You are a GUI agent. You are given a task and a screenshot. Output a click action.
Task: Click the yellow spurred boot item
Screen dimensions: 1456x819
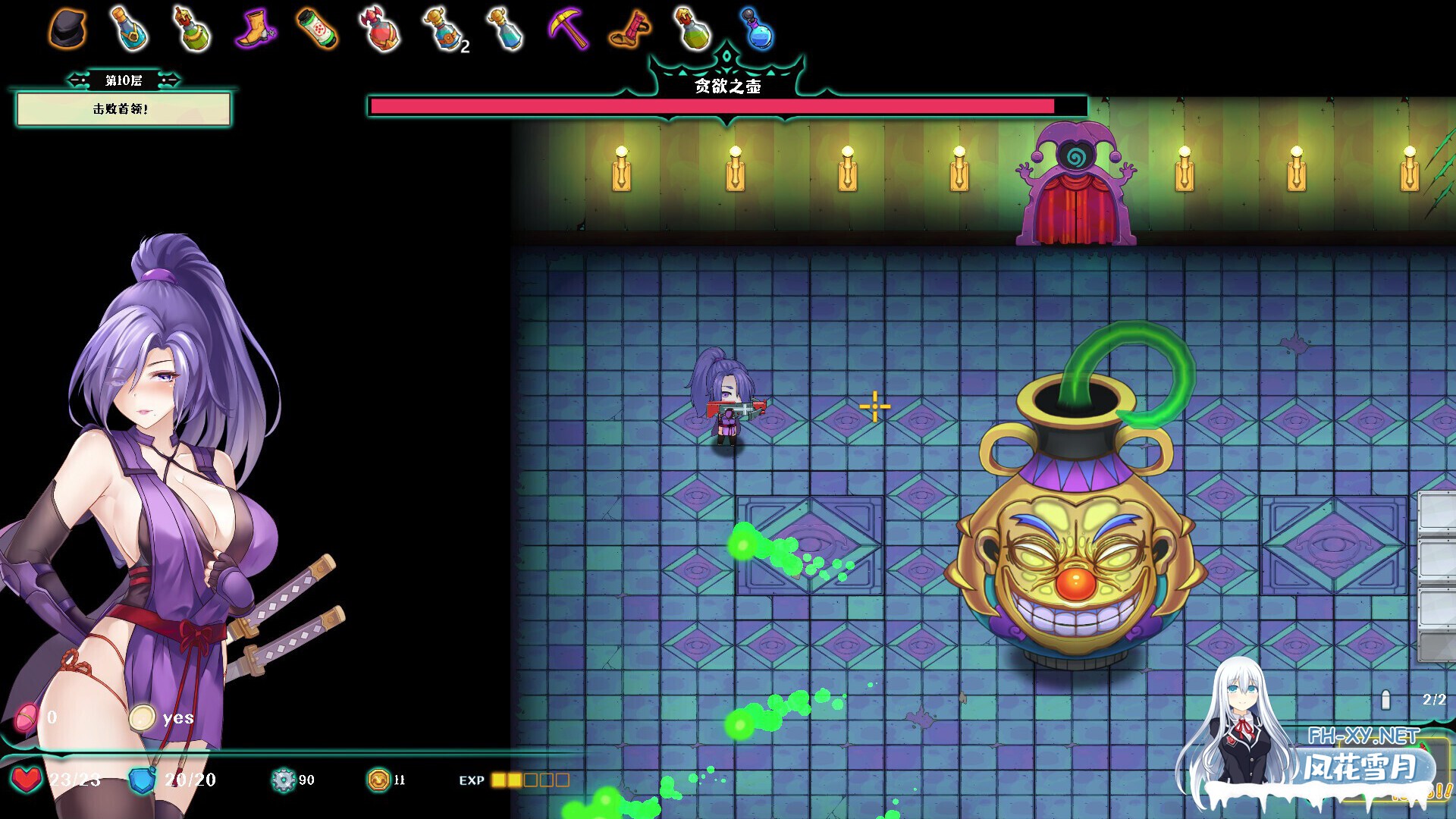click(255, 30)
